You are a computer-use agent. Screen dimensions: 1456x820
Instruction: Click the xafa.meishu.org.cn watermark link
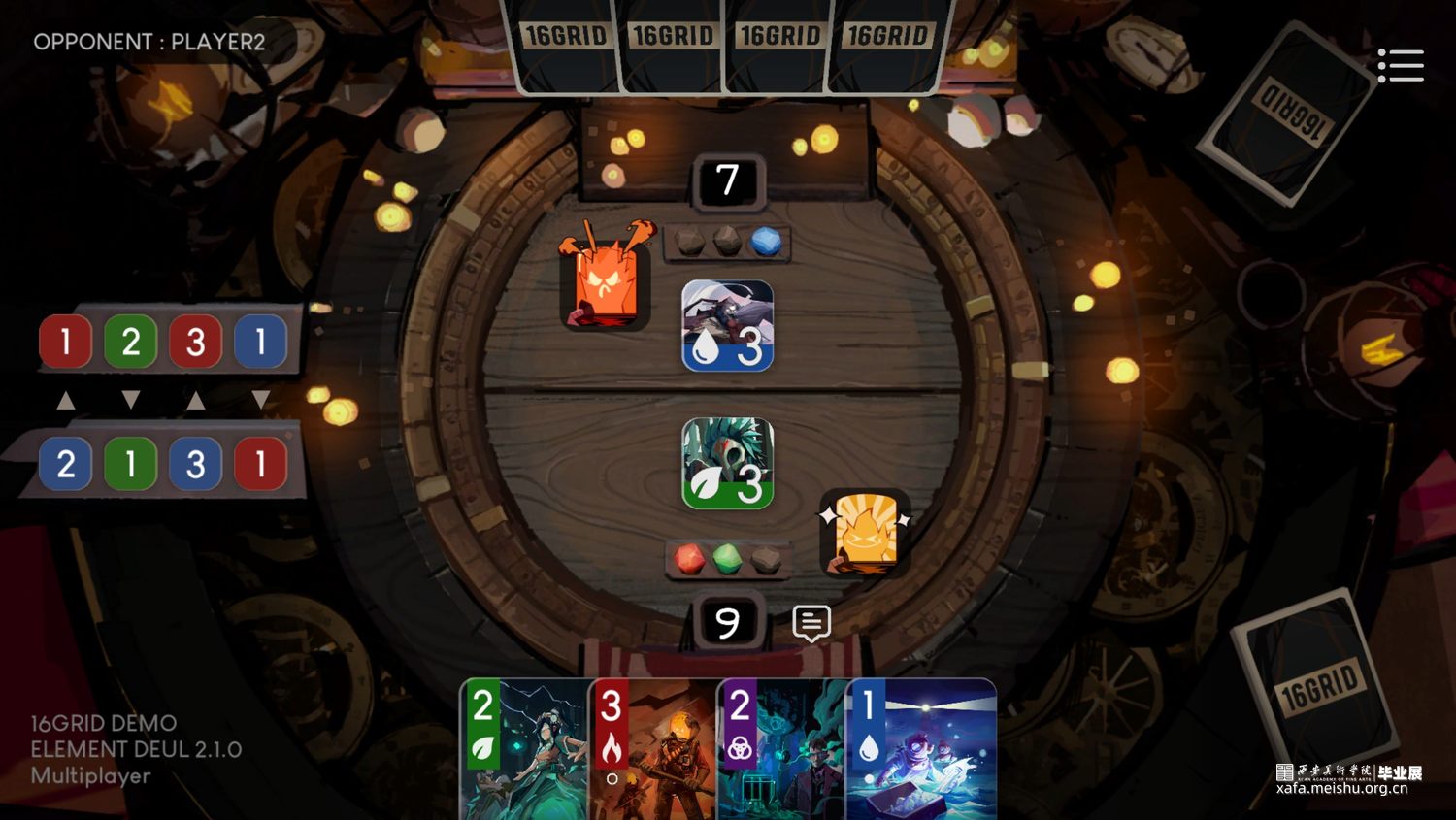pos(1341,788)
